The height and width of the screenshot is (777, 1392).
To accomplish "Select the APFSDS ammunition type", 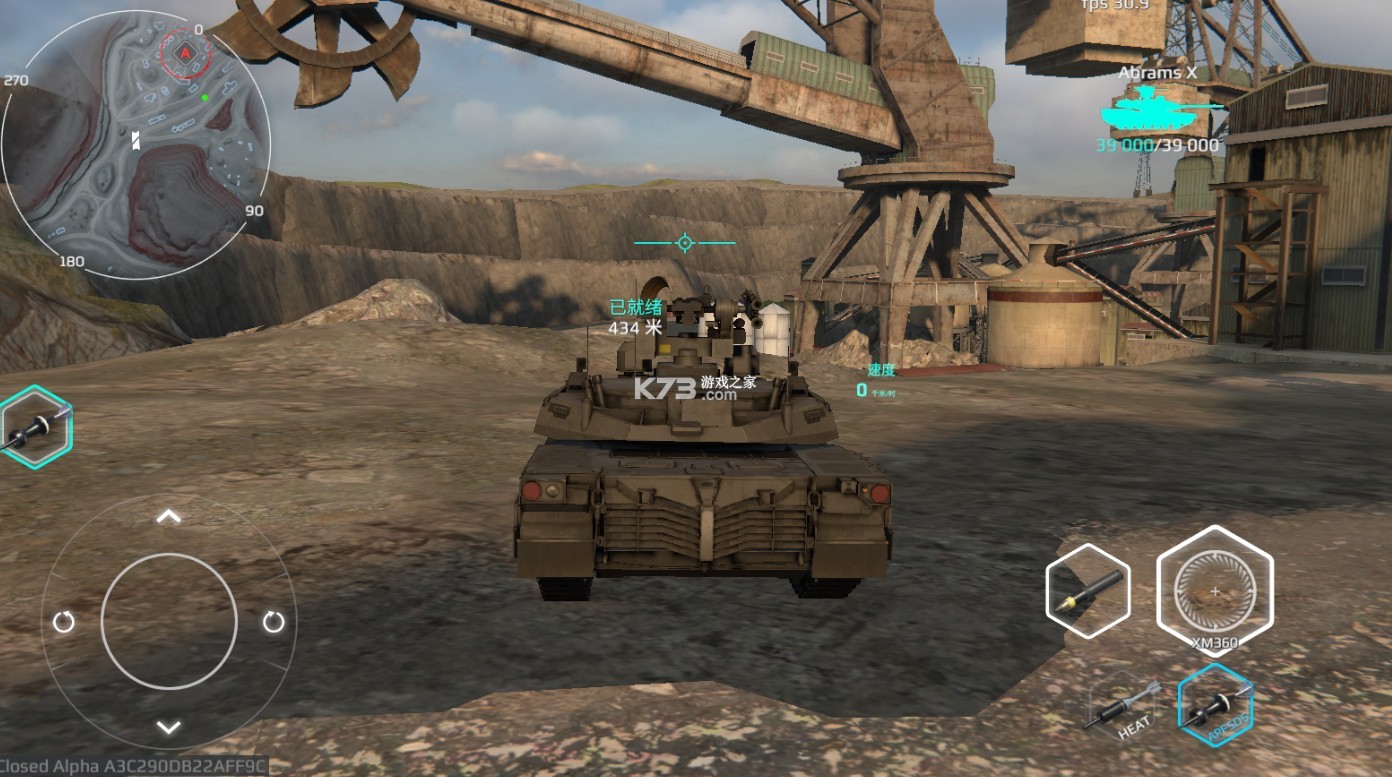I will 1215,704.
